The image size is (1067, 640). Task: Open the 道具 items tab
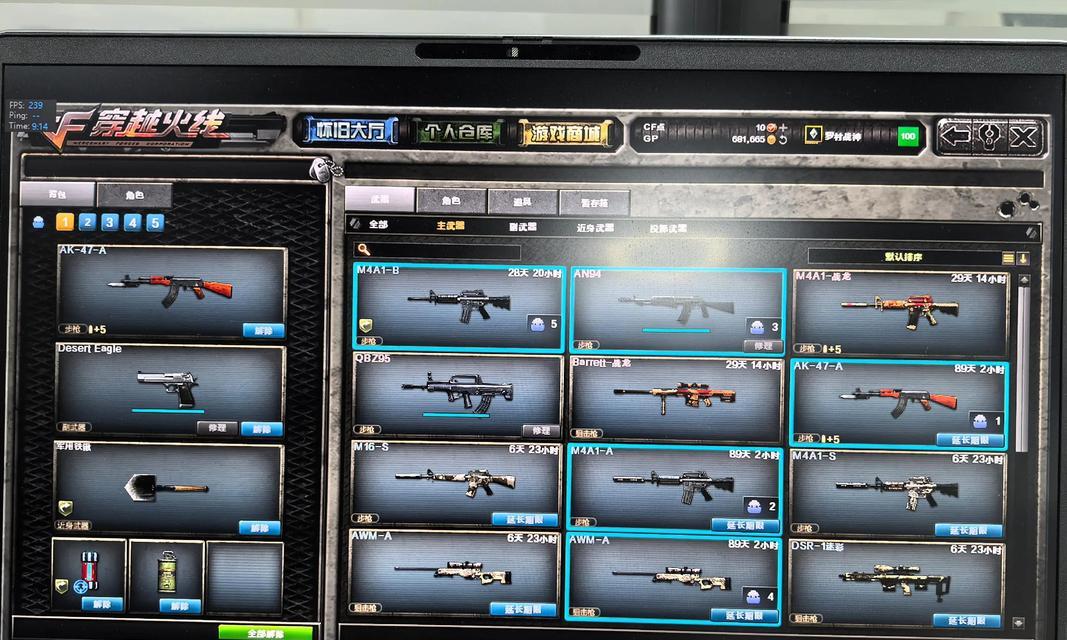522,202
